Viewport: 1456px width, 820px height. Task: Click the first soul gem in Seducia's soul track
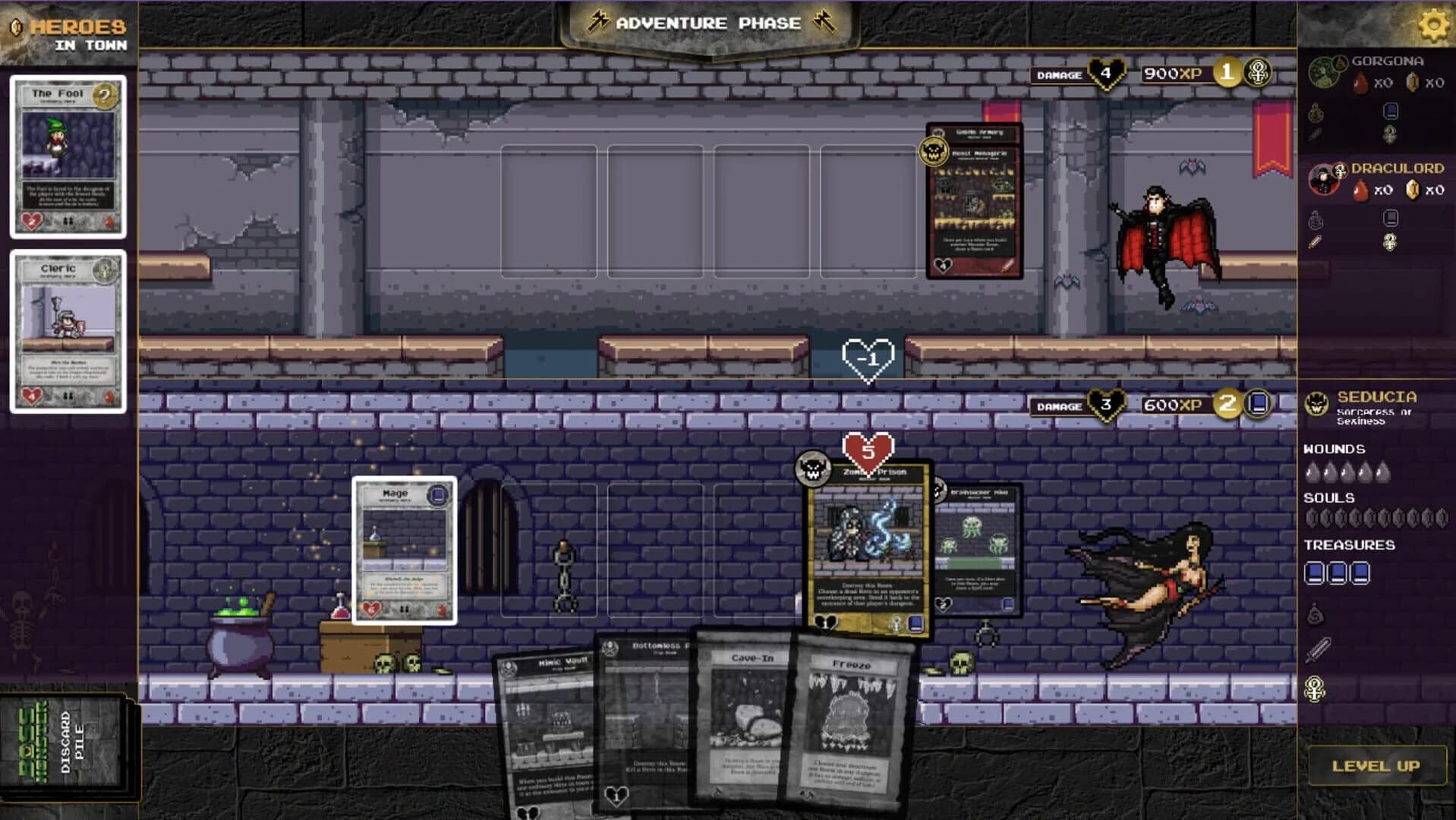pyautogui.click(x=1312, y=518)
